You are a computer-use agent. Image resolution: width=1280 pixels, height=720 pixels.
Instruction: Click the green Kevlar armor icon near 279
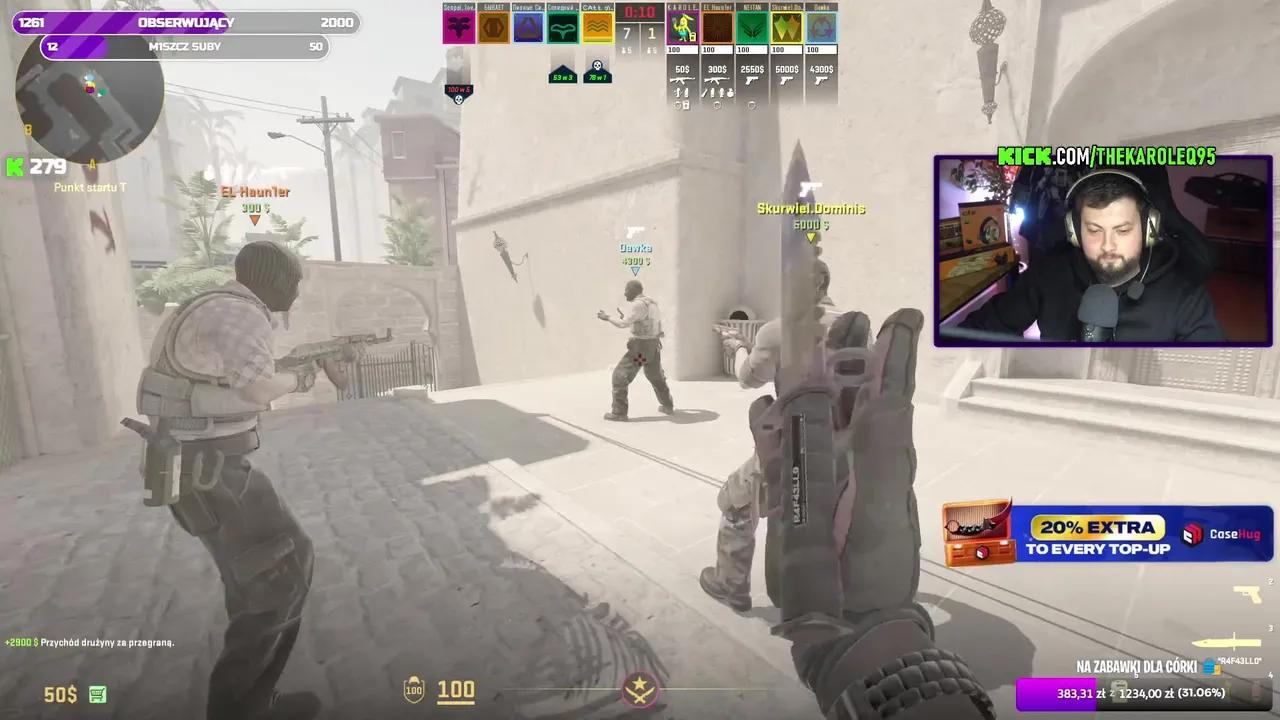pyautogui.click(x=14, y=166)
